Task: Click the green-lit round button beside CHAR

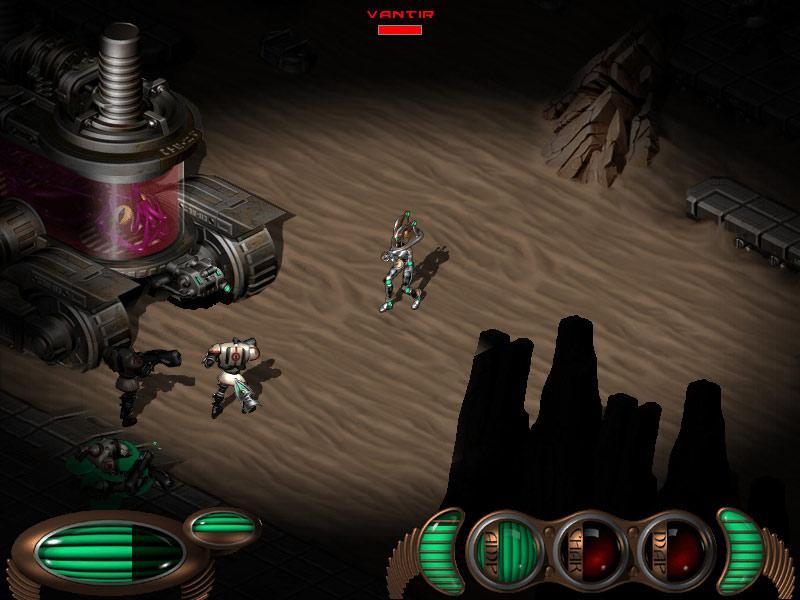Action: [507, 547]
